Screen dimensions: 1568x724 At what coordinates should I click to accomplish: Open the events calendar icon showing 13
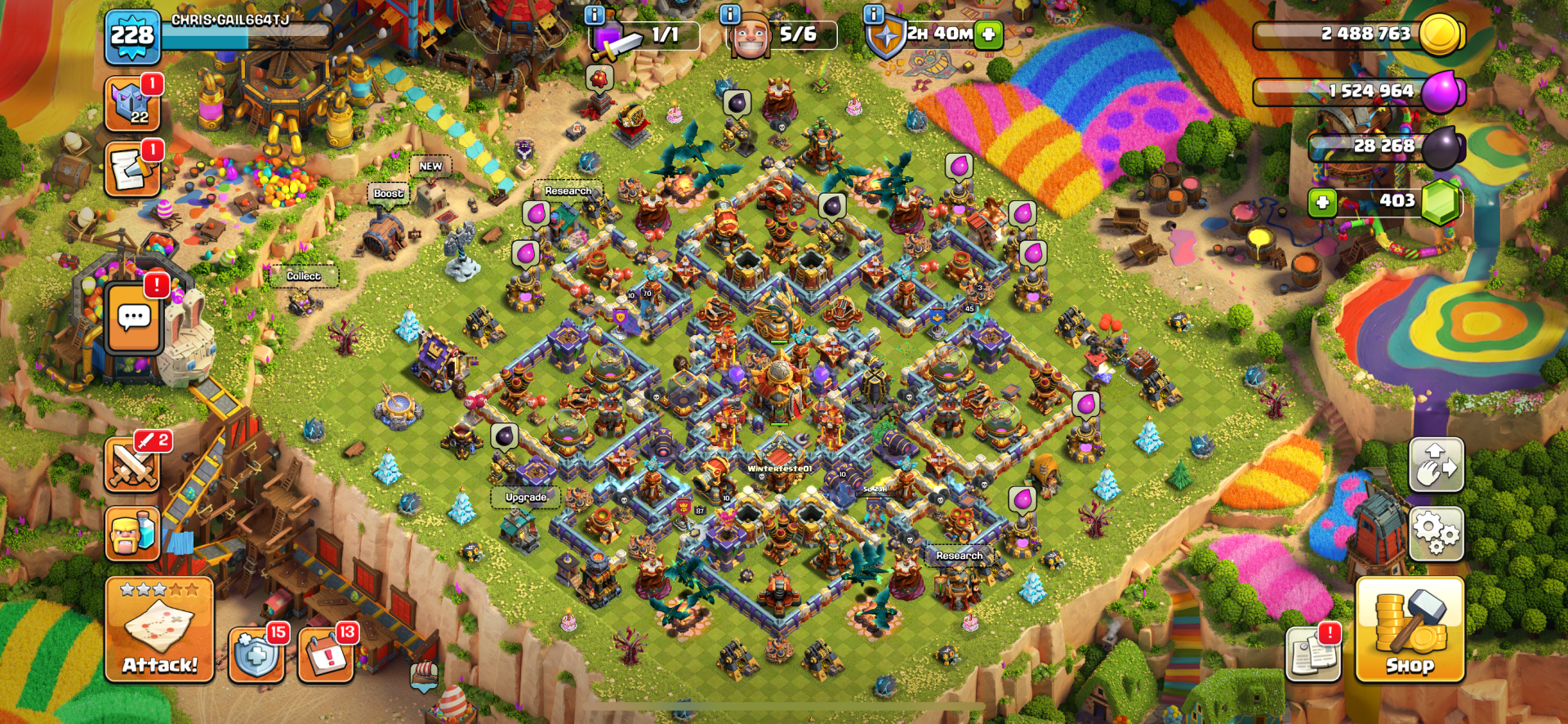[x=325, y=654]
